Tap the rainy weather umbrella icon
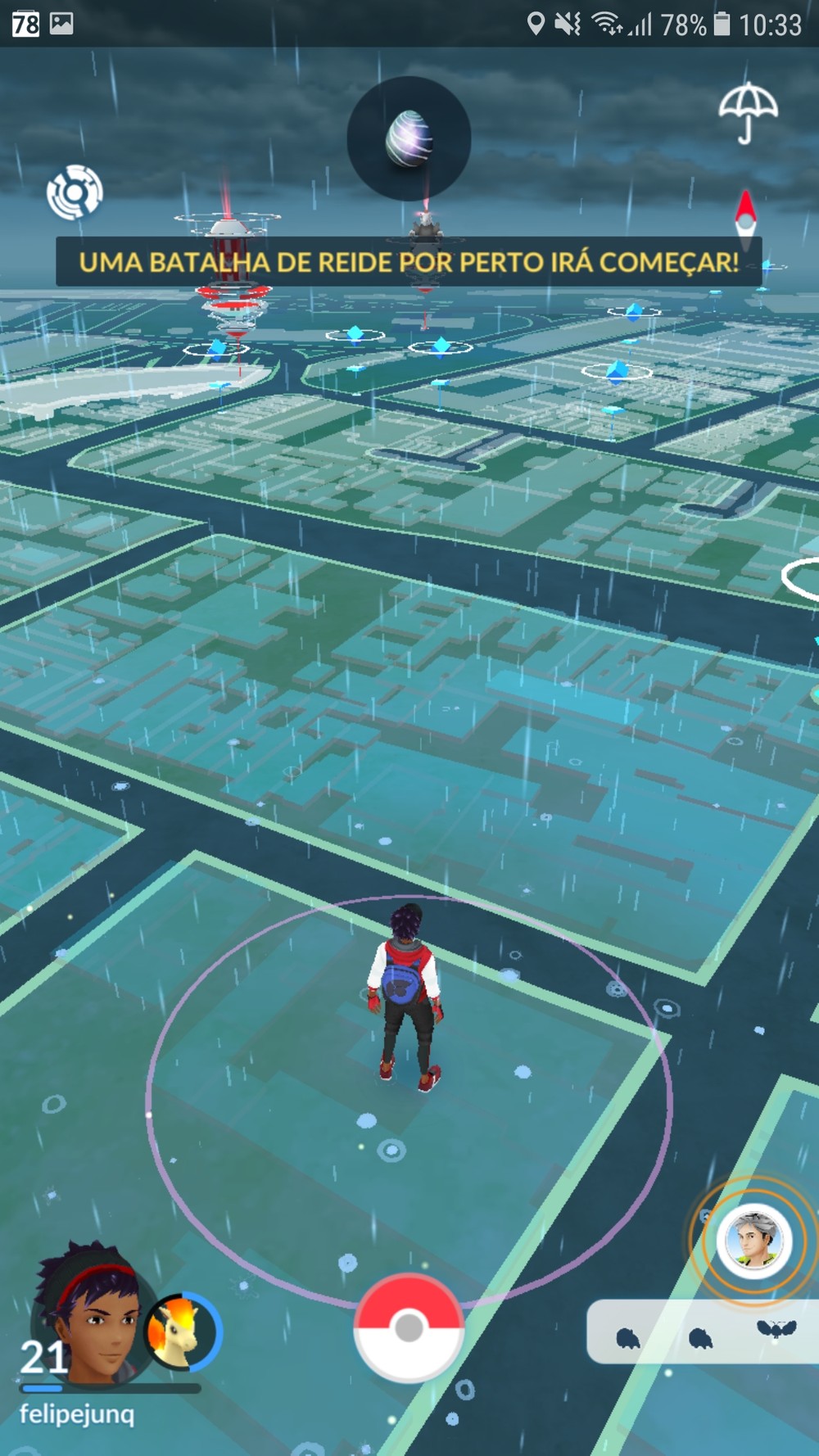 pyautogui.click(x=747, y=112)
